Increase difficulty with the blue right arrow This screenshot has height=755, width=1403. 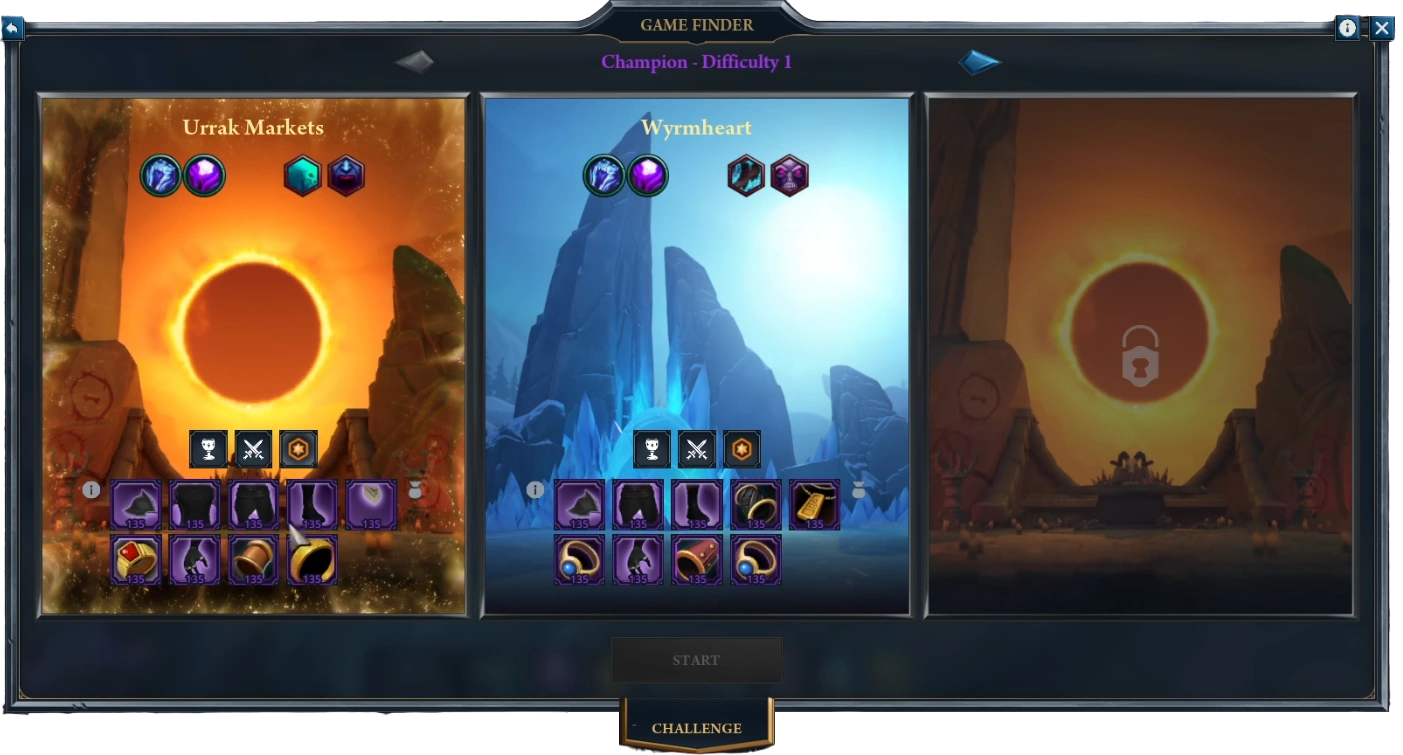[979, 63]
